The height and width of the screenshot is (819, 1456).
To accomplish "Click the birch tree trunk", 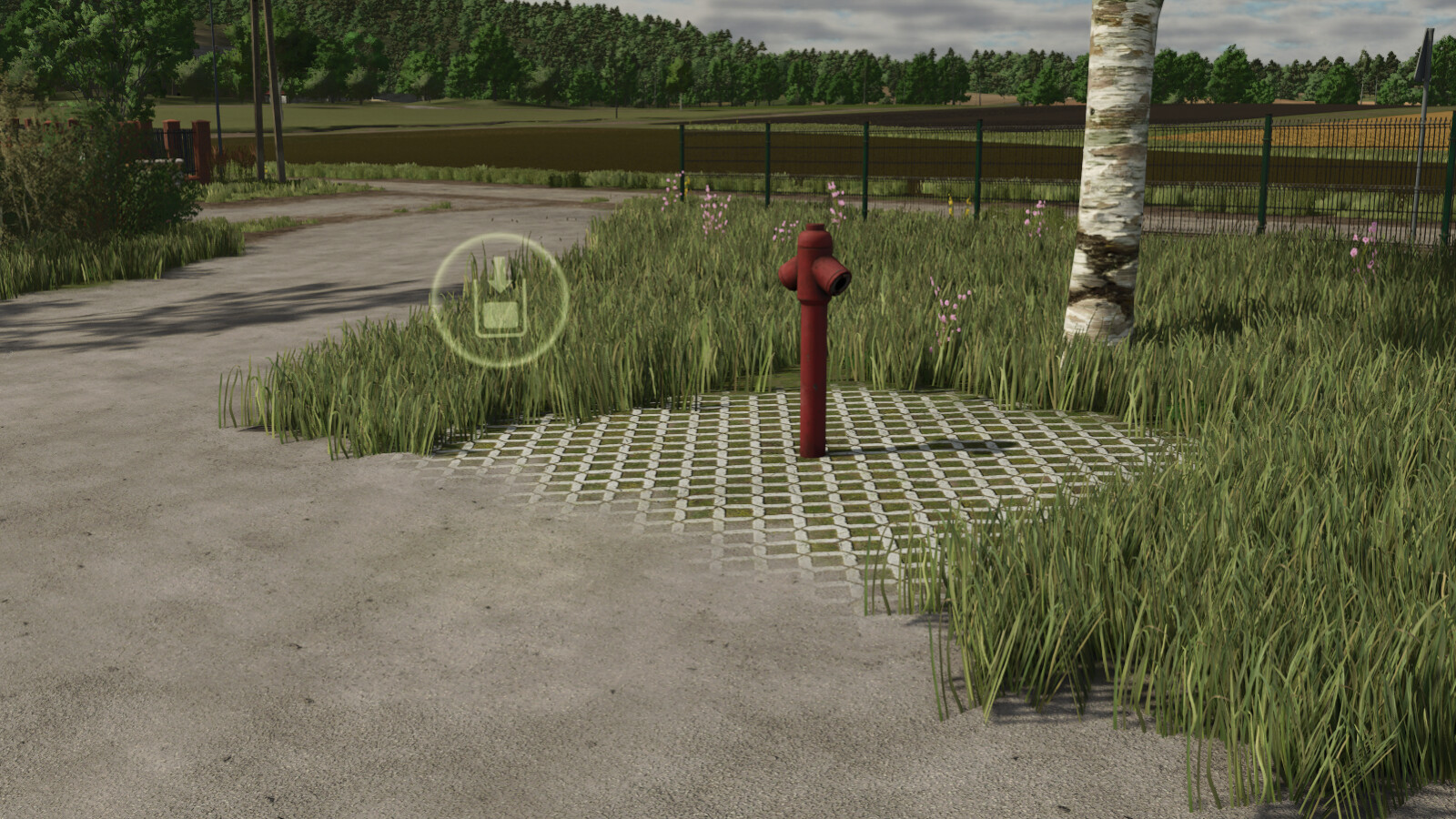I will click(x=1108, y=182).
